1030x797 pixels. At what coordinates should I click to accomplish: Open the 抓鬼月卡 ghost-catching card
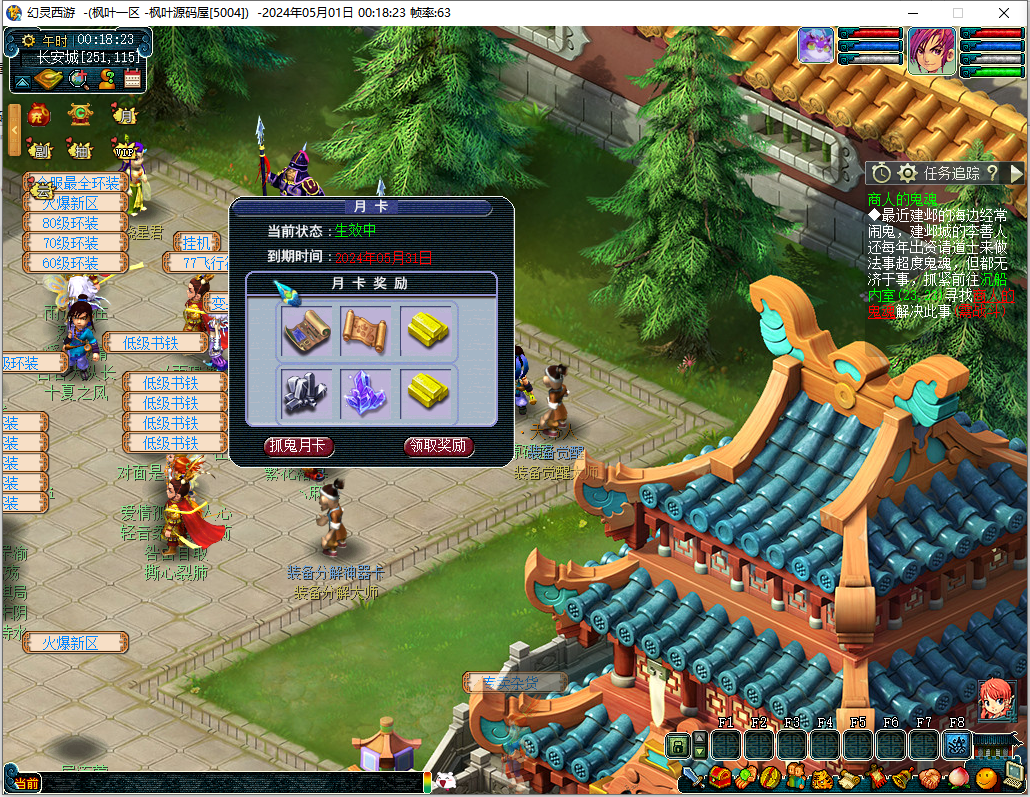click(298, 447)
